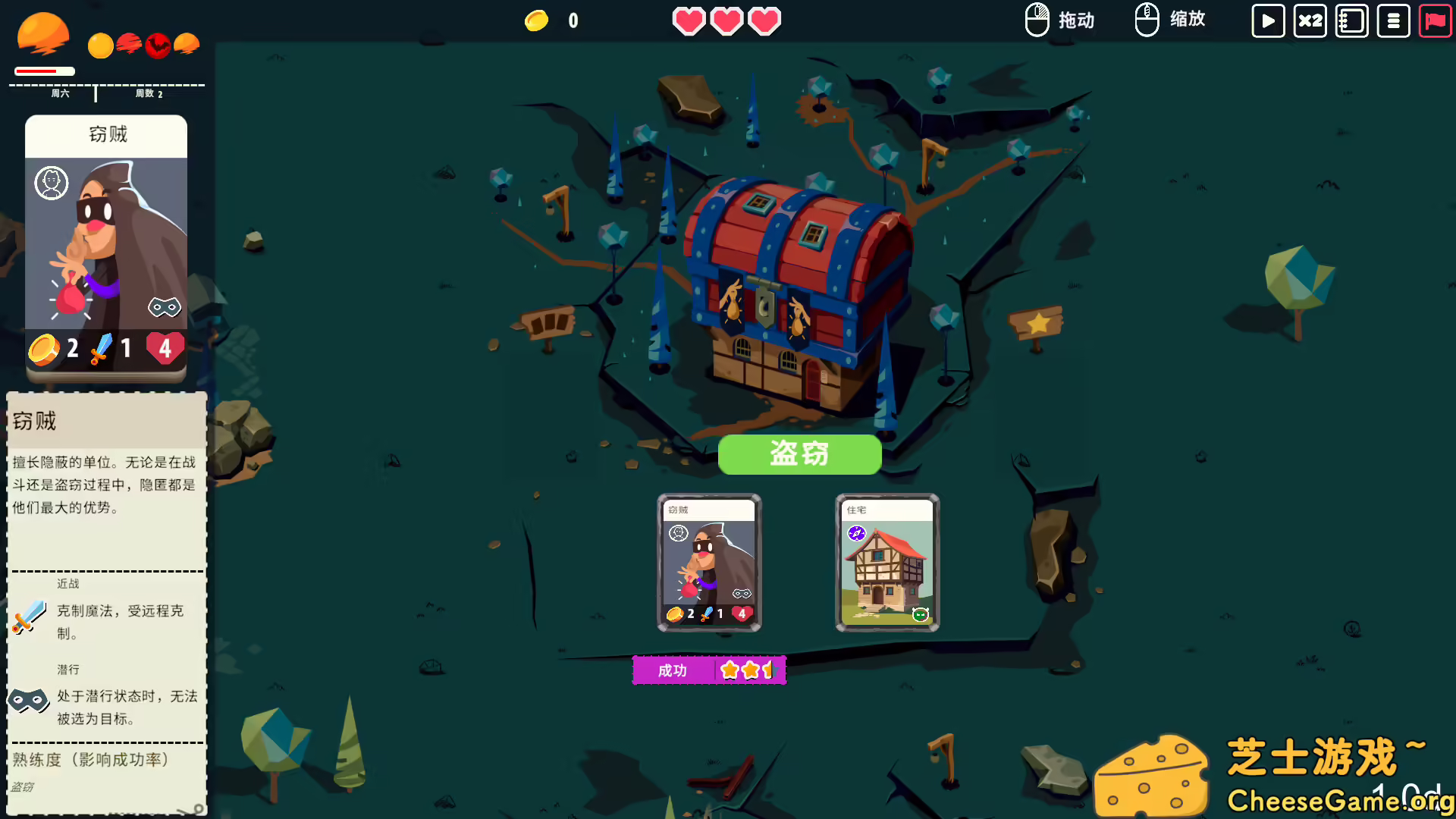The height and width of the screenshot is (819, 1456).
Task: Click the gold coin counter icon at top
Action: click(x=538, y=20)
